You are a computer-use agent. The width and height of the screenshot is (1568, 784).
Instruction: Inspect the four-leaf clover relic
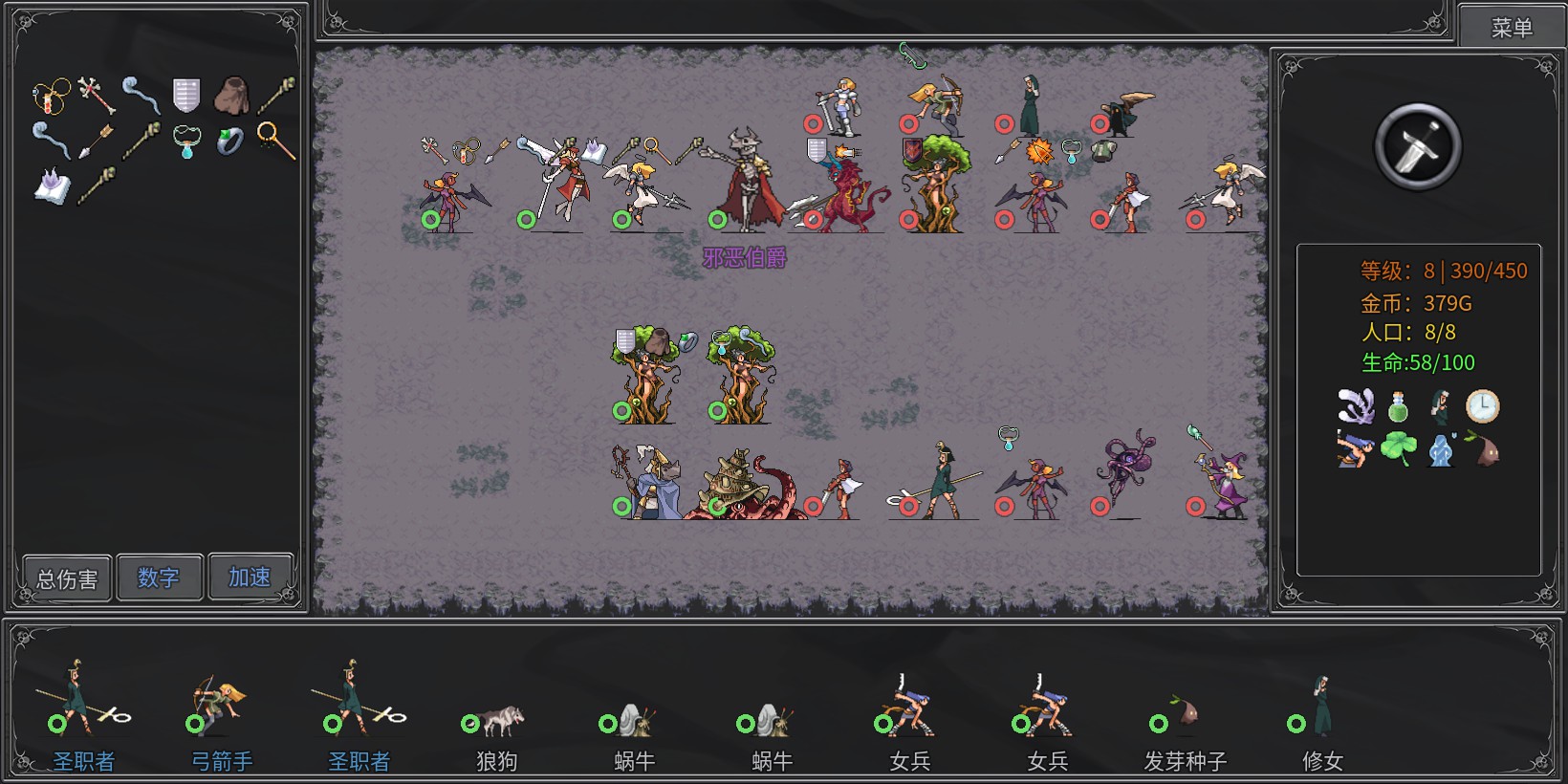click(x=1398, y=448)
